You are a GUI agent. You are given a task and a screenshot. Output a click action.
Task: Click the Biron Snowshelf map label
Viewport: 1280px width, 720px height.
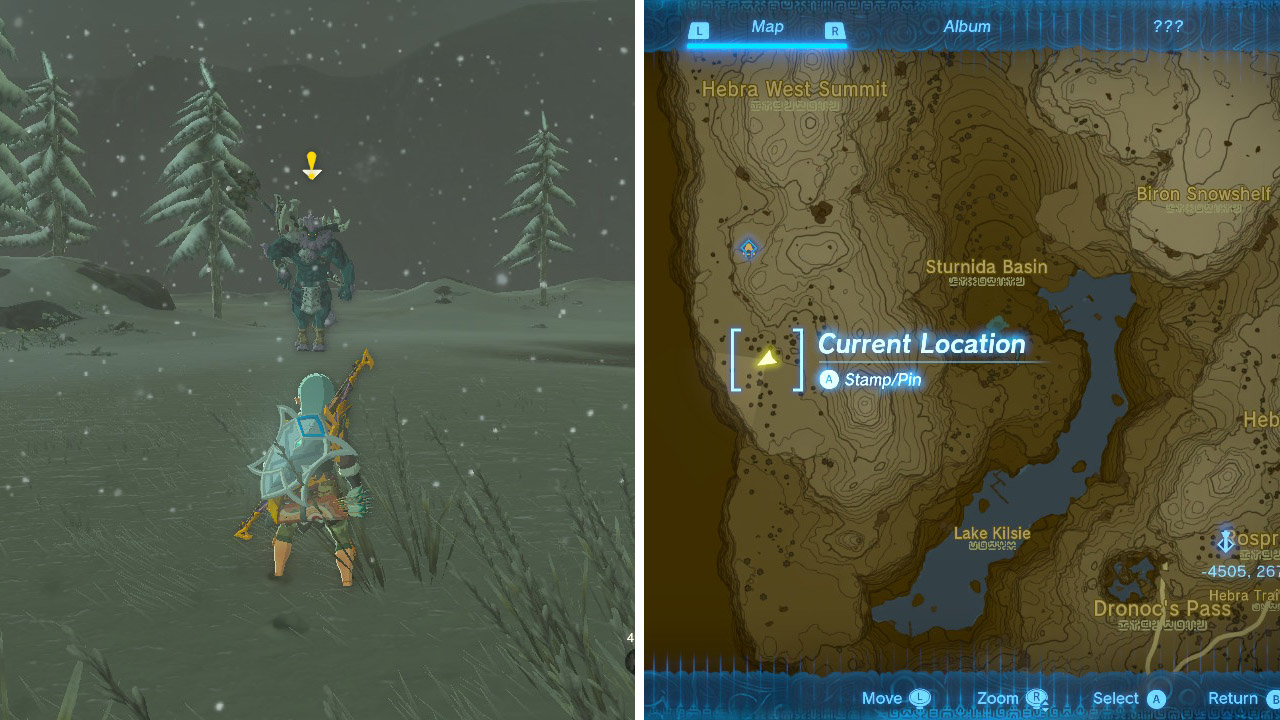click(x=1204, y=194)
